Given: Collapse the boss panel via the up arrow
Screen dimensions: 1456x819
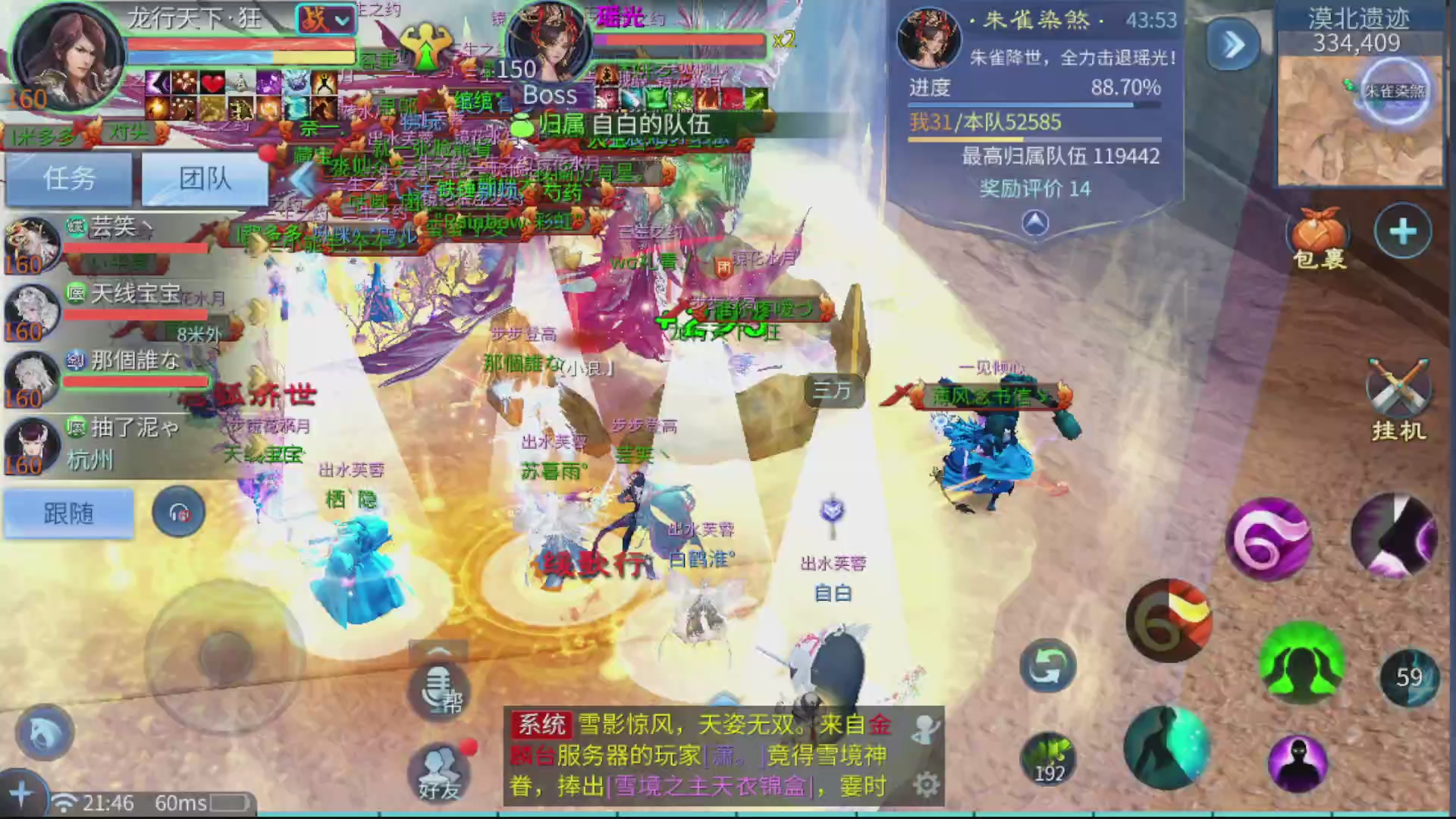Looking at the screenshot, I should click(1037, 220).
